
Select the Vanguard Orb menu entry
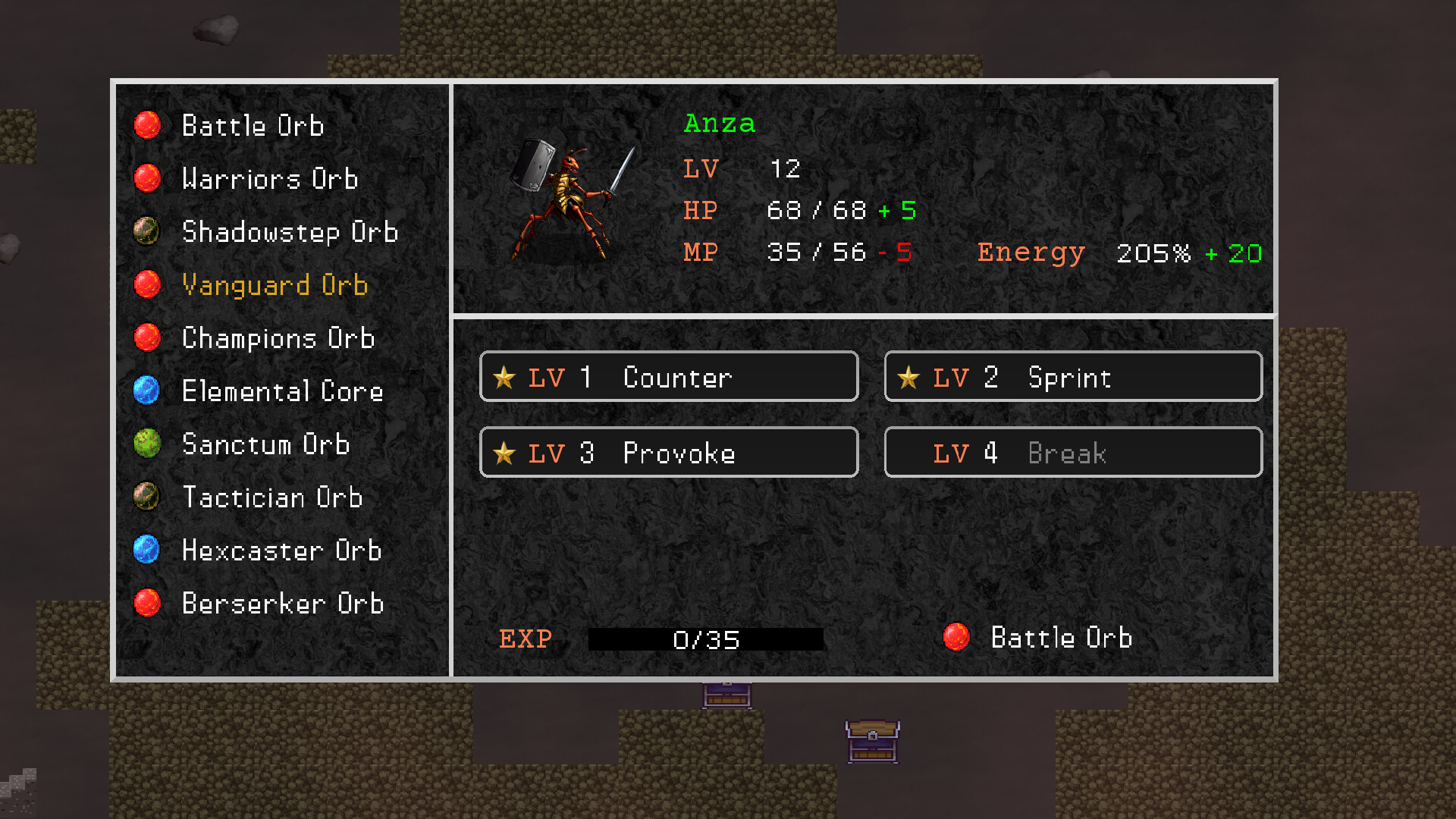(275, 285)
